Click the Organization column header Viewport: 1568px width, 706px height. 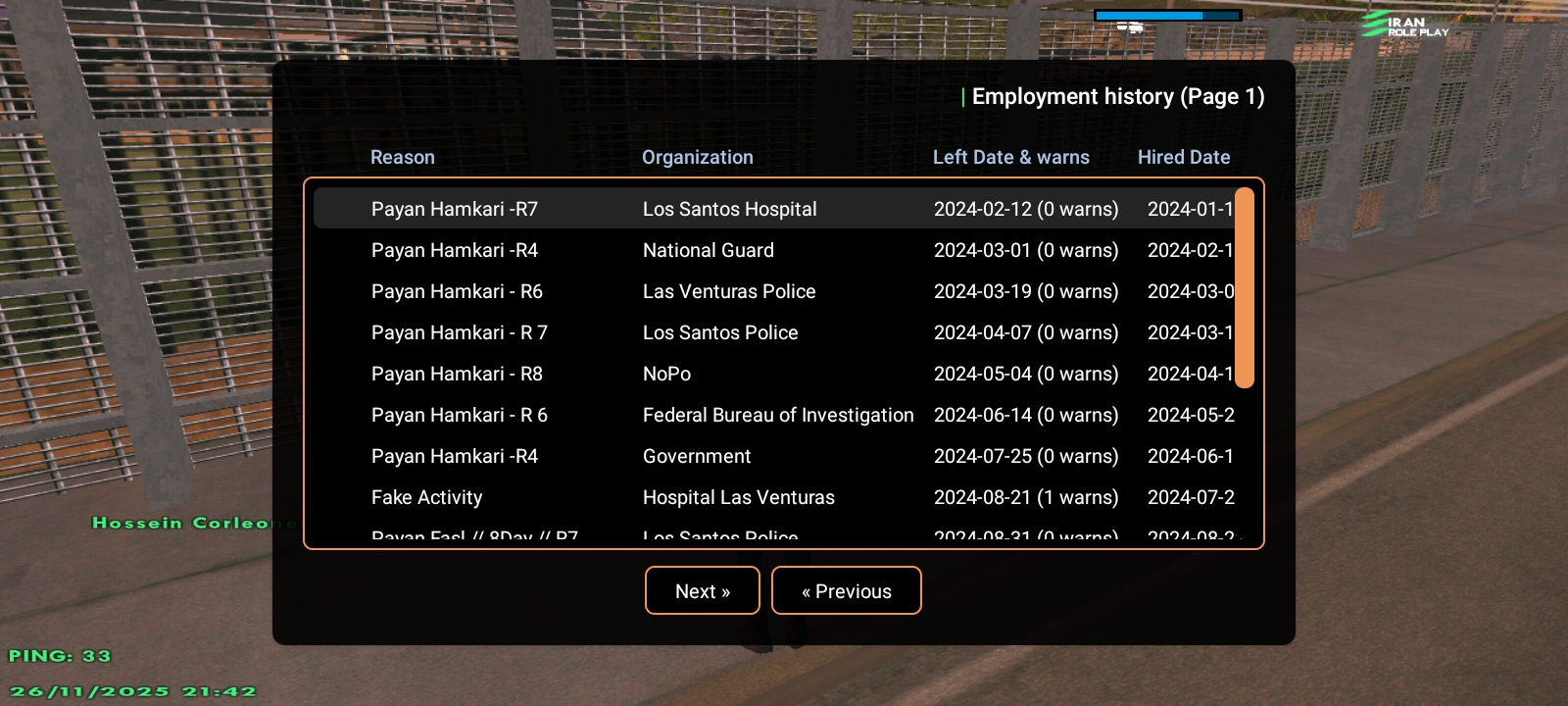[x=697, y=157]
